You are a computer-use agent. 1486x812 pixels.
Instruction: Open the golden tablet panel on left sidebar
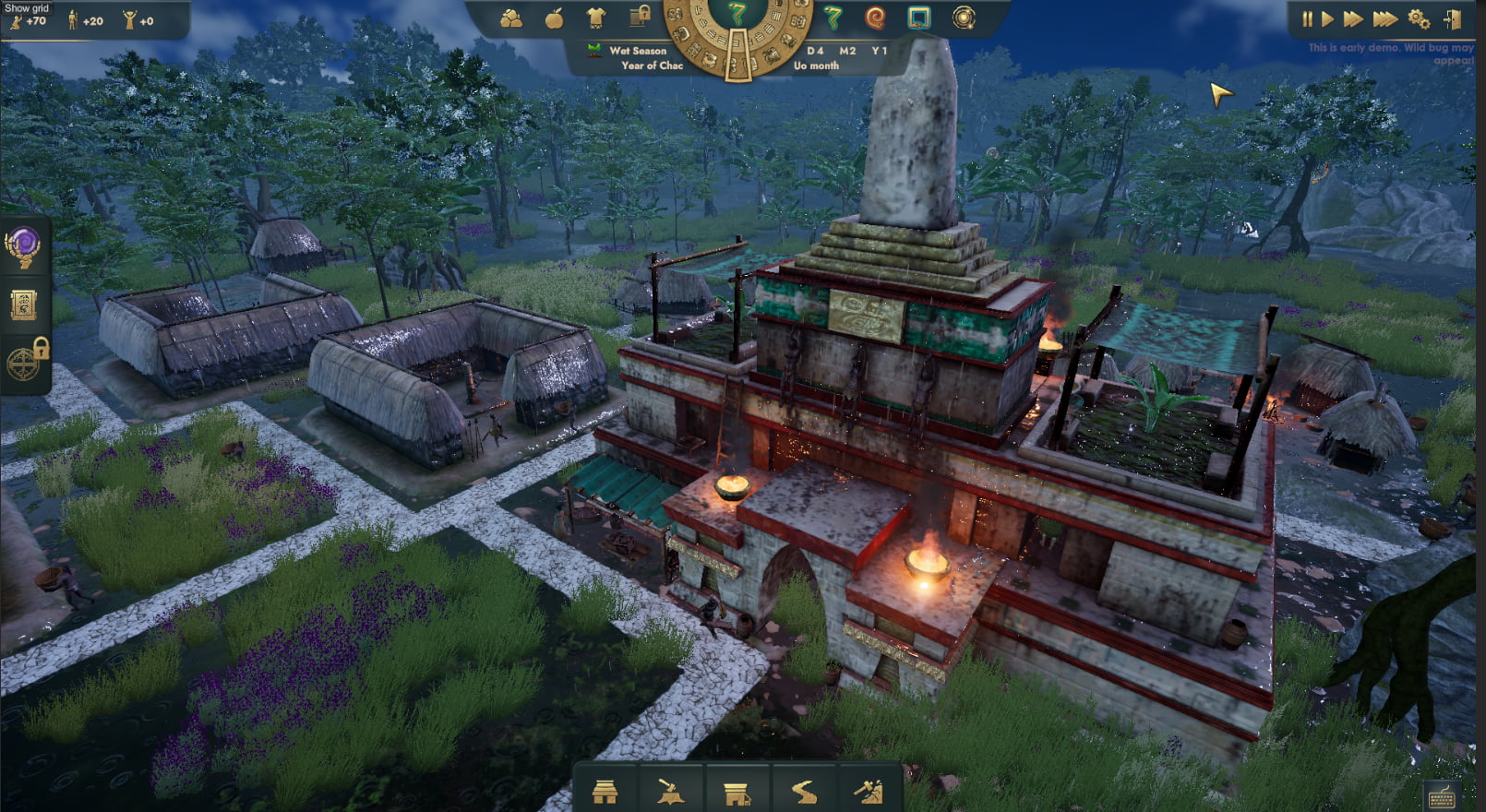pyautogui.click(x=23, y=305)
